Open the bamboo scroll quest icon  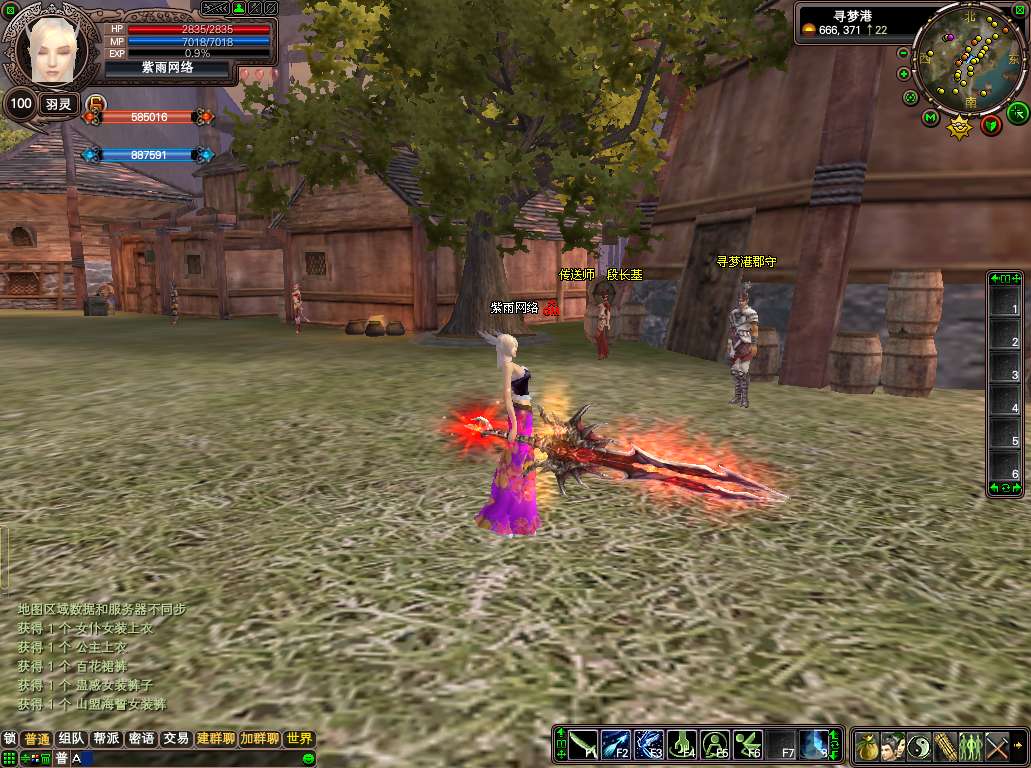click(945, 746)
